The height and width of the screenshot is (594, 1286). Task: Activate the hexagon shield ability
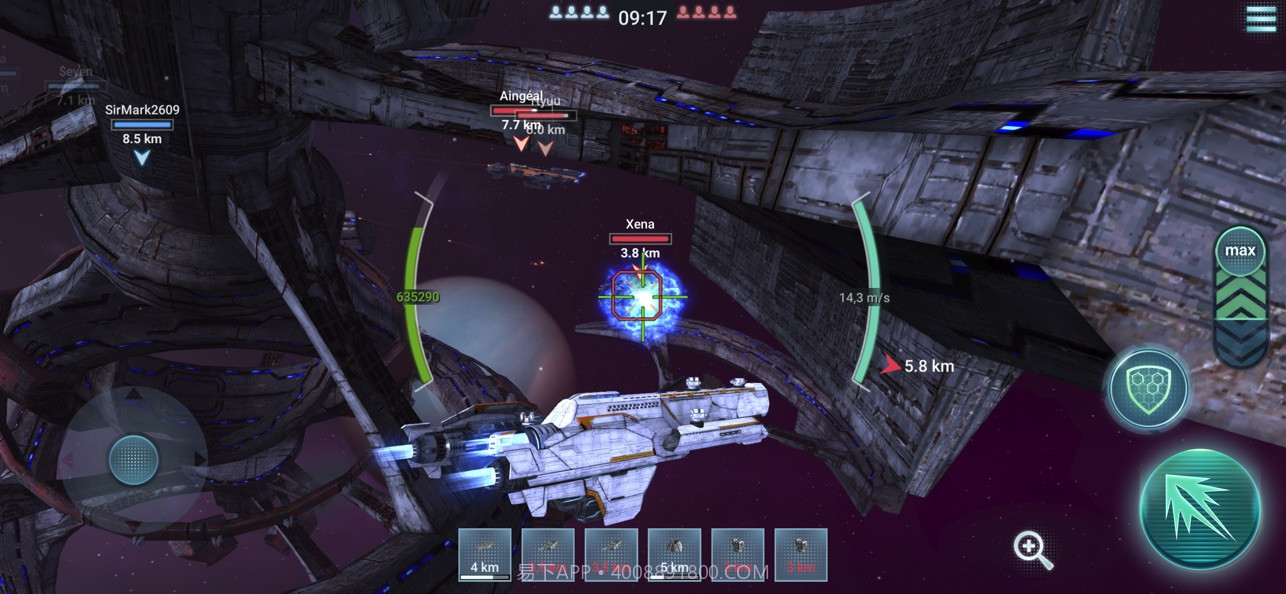(1148, 387)
